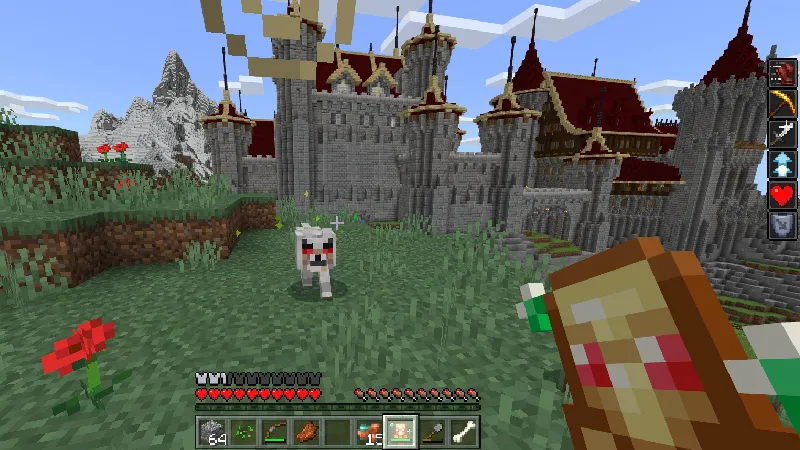800x450 pixels.
Task: Pick the hotbar stack of 15 items
Action: (x=372, y=432)
